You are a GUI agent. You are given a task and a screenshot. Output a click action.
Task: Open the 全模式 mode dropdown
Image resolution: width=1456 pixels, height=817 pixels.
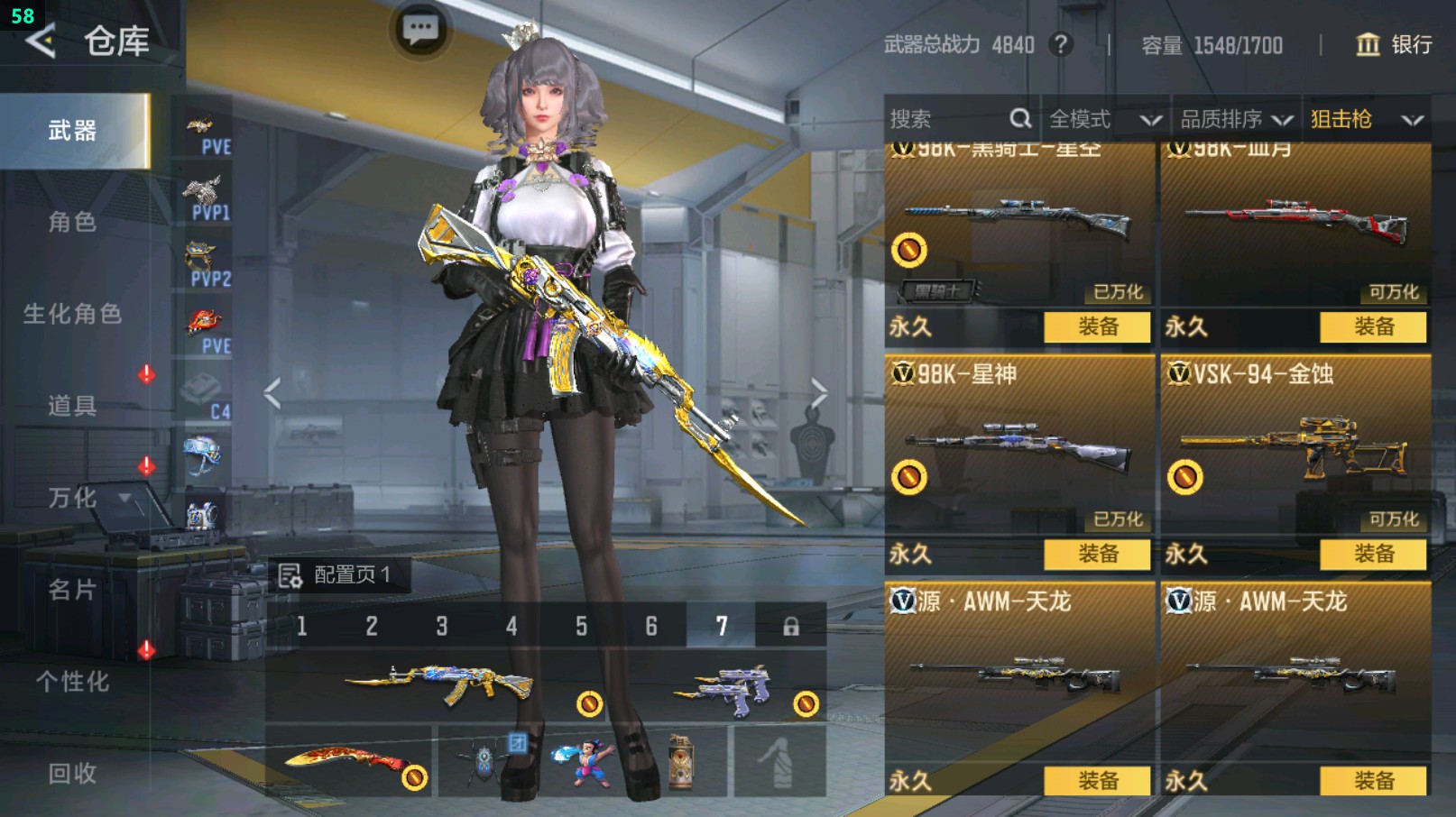point(1104,119)
